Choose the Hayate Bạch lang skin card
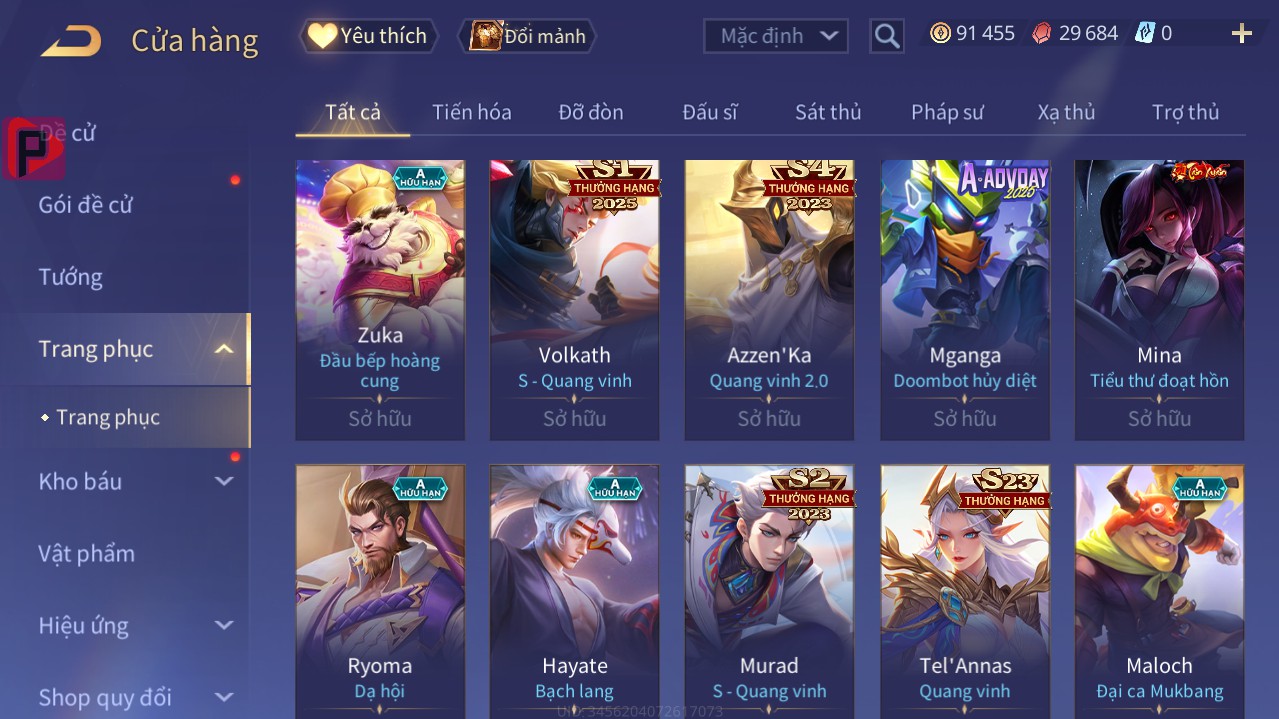Viewport: 1279px width, 719px height. [x=574, y=592]
